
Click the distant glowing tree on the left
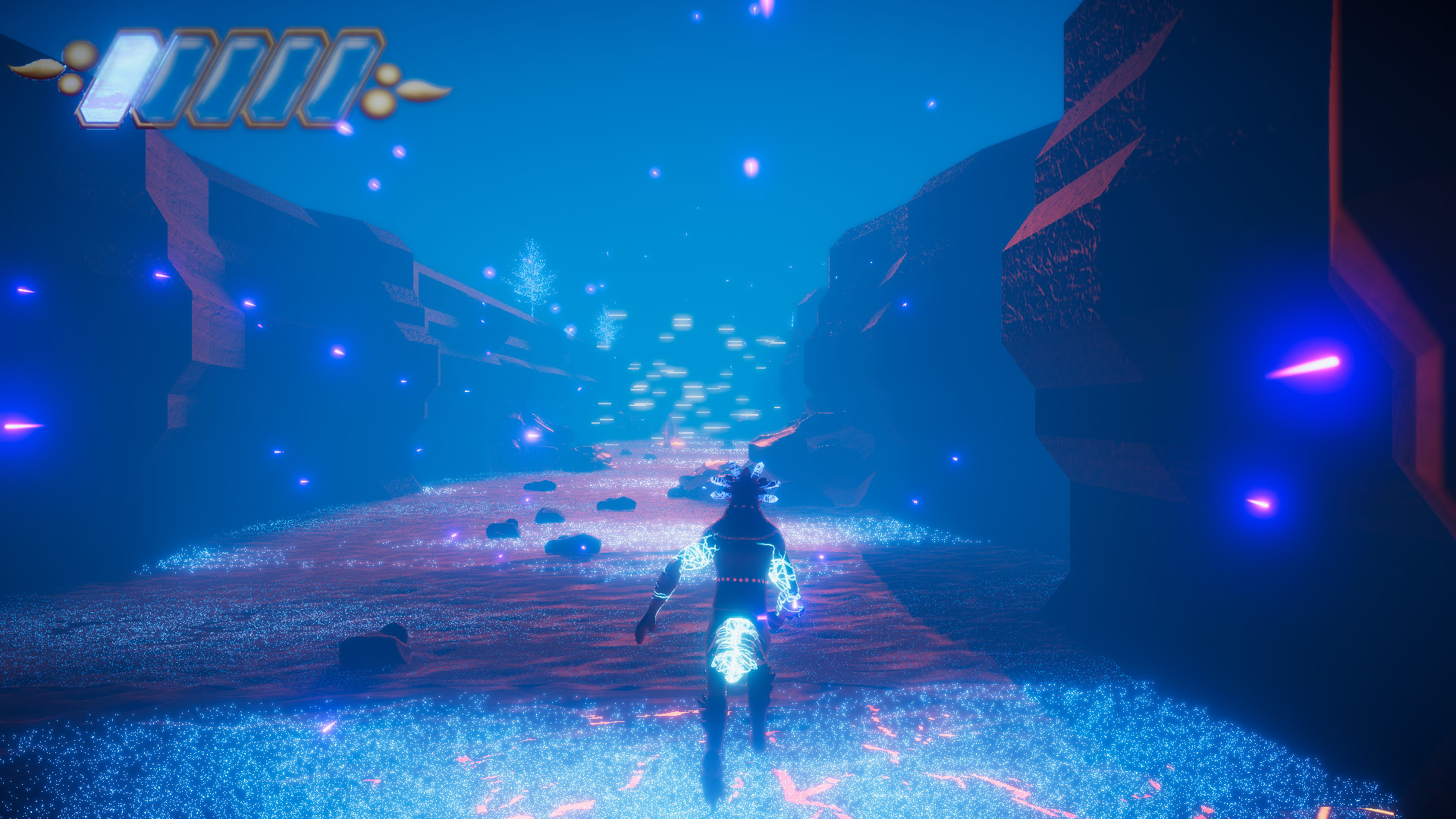click(x=531, y=269)
